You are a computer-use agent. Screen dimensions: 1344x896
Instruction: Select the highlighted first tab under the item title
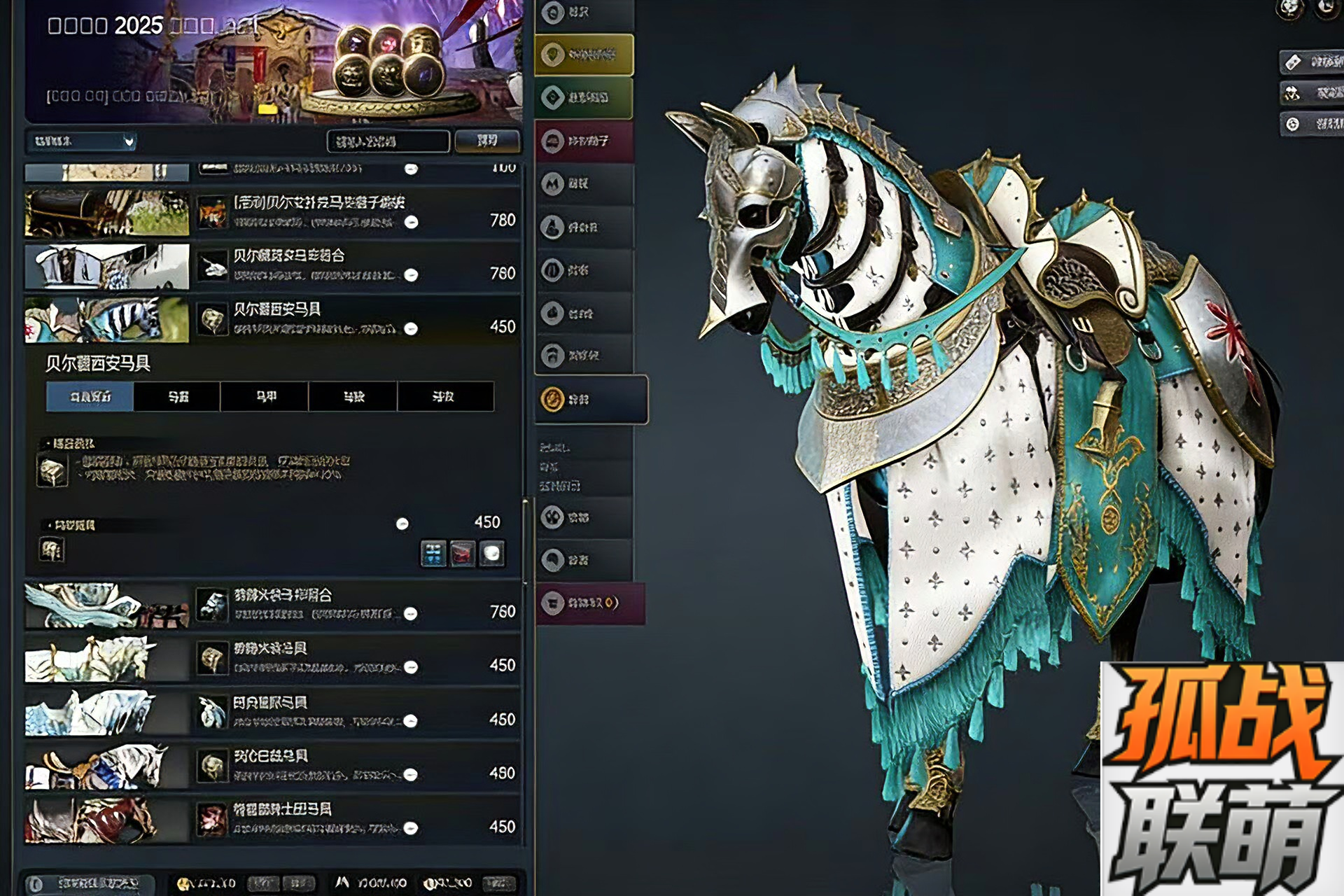(90, 397)
